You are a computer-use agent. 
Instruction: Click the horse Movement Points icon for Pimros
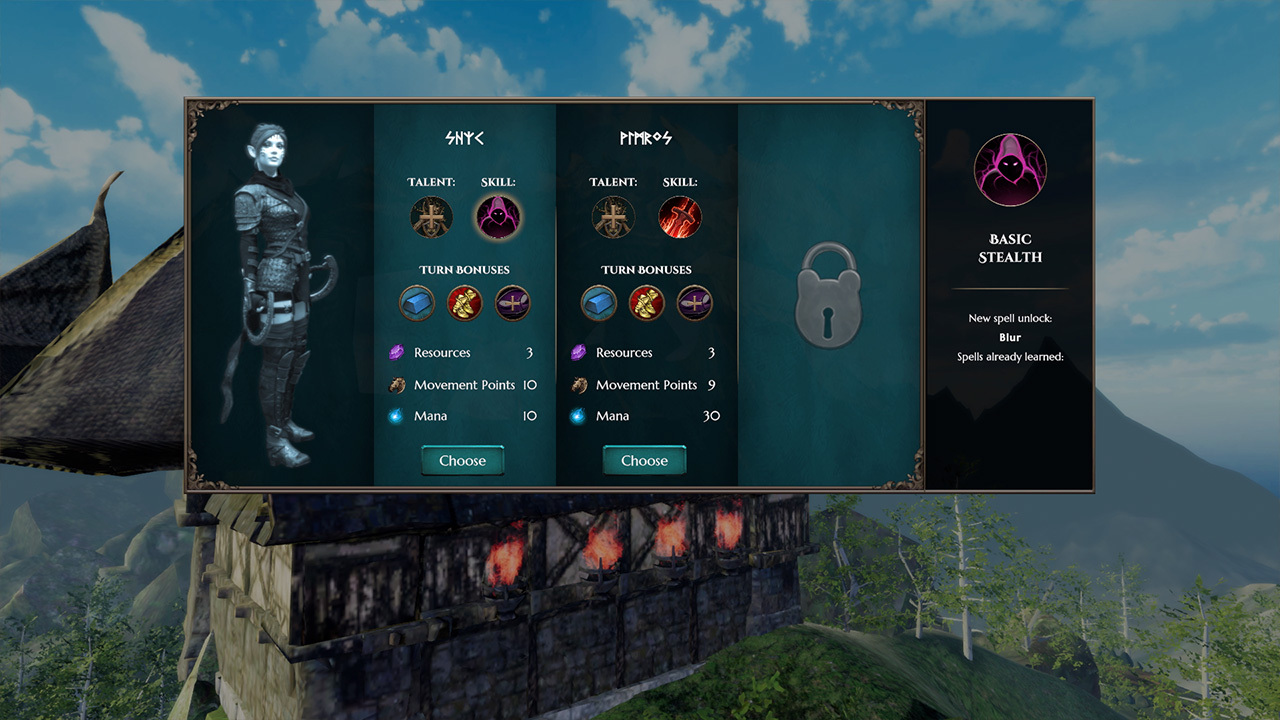(579, 384)
